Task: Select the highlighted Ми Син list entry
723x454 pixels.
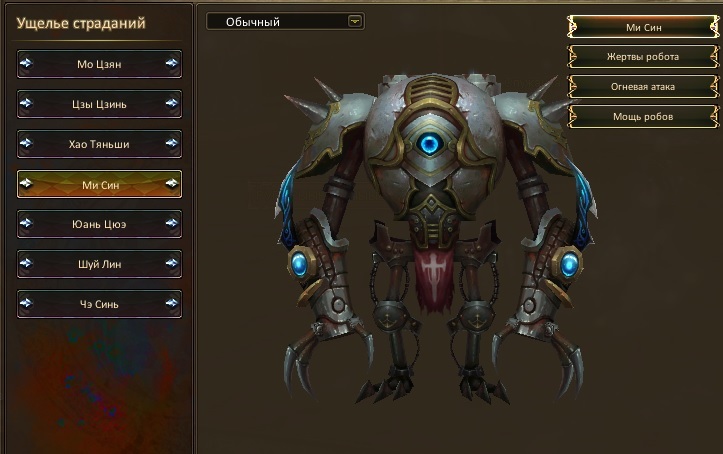Action: [100, 184]
